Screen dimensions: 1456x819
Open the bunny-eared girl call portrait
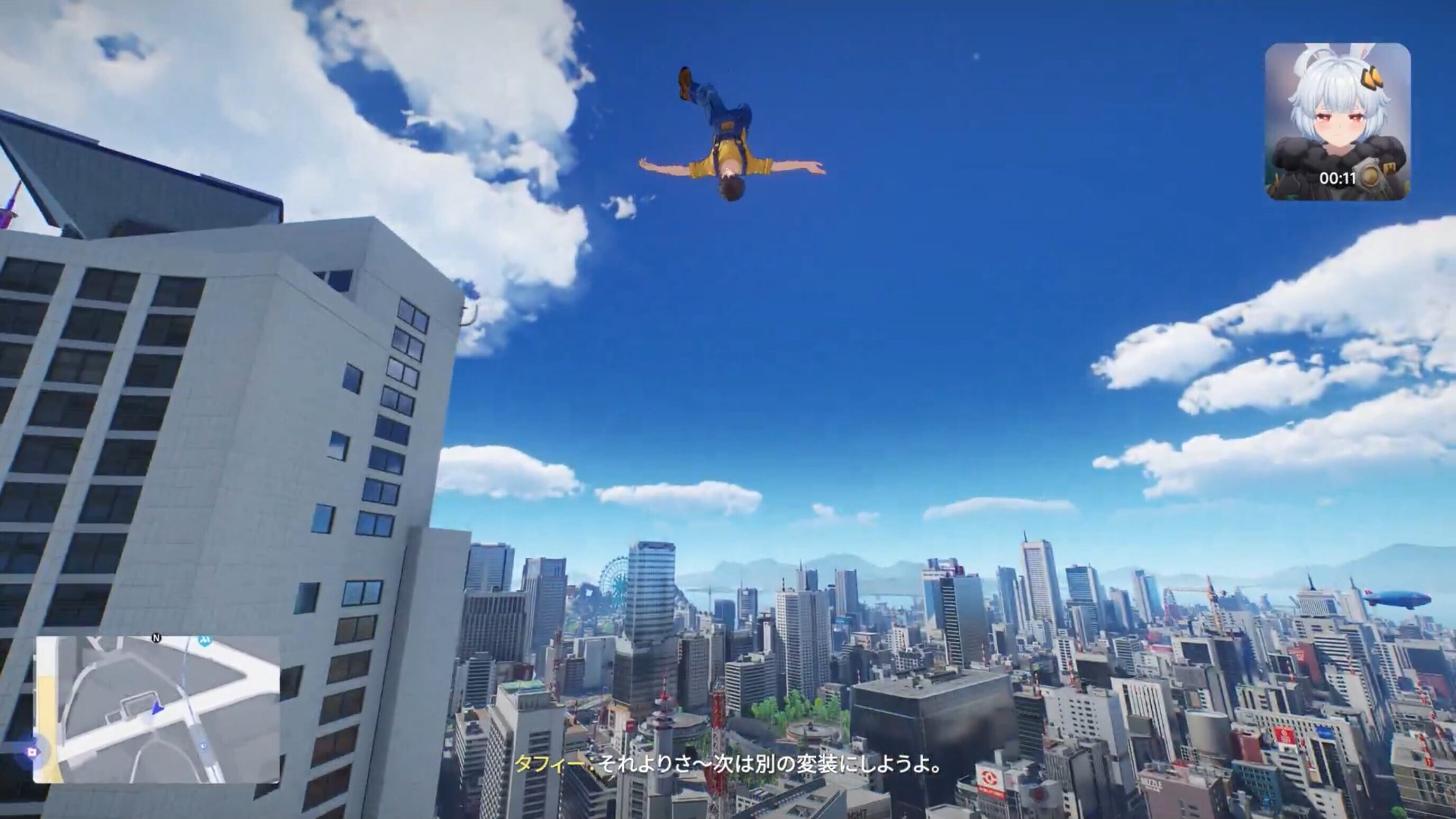[x=1337, y=121]
